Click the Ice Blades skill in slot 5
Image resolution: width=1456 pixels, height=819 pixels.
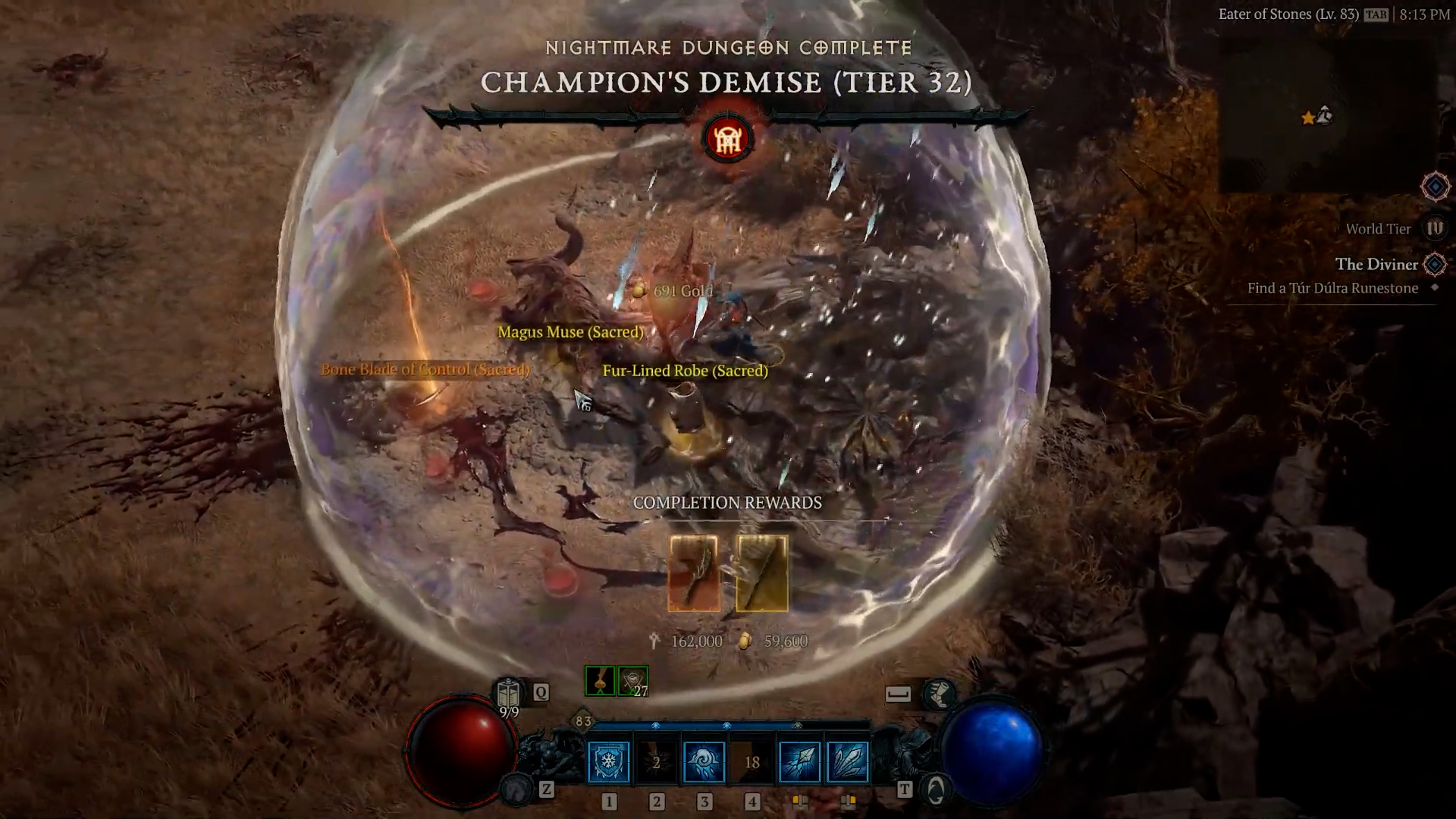[798, 761]
